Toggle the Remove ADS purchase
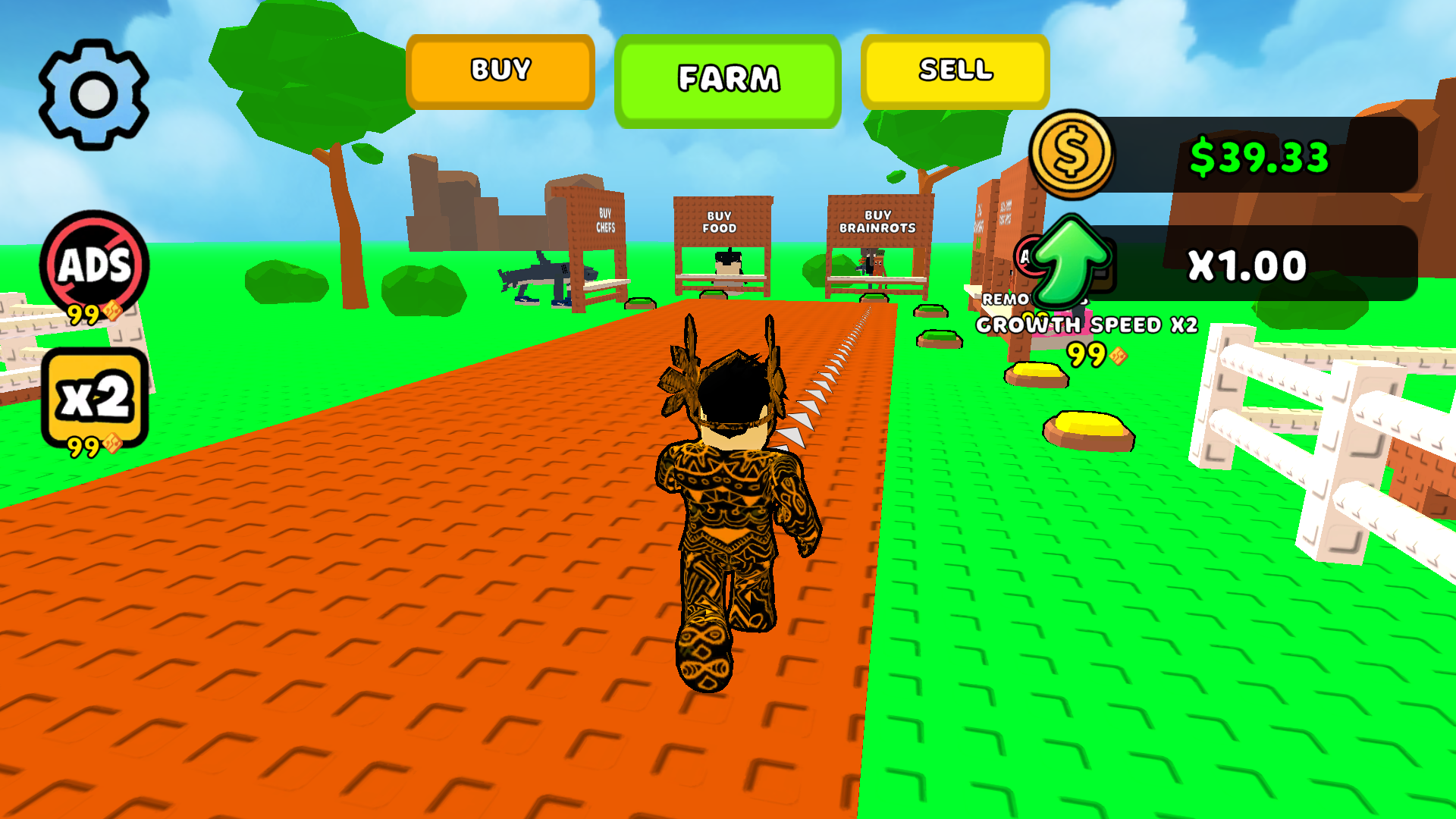Viewport: 1456px width, 819px height. tap(93, 265)
